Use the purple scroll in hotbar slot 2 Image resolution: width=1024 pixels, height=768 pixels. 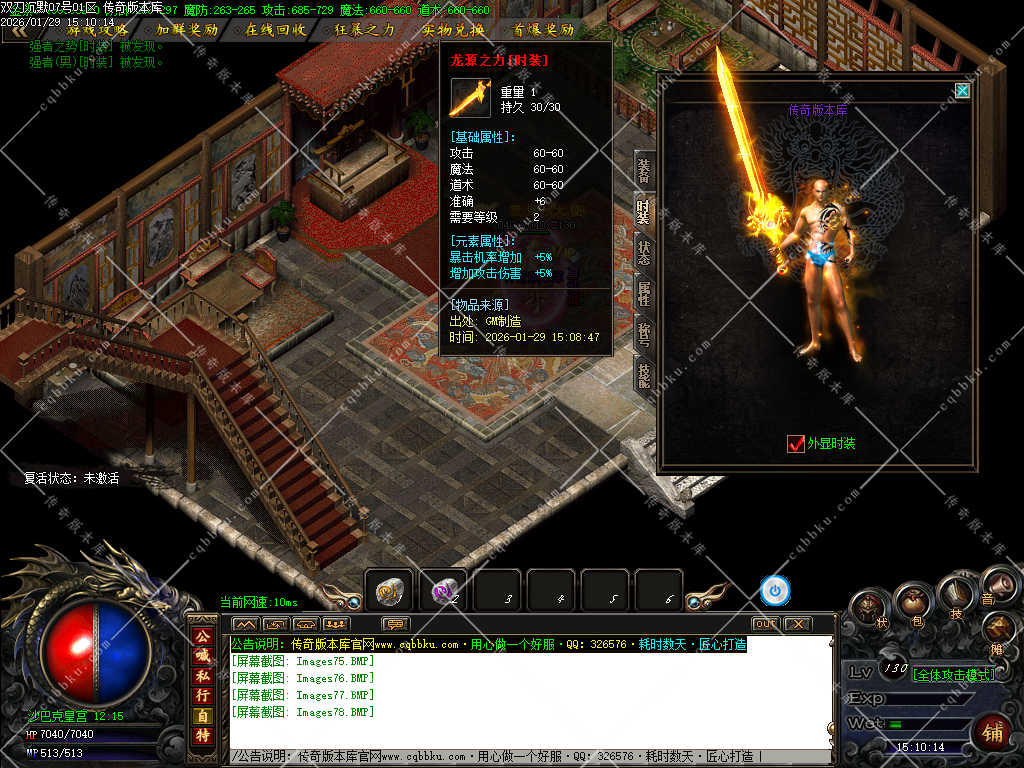(x=443, y=591)
